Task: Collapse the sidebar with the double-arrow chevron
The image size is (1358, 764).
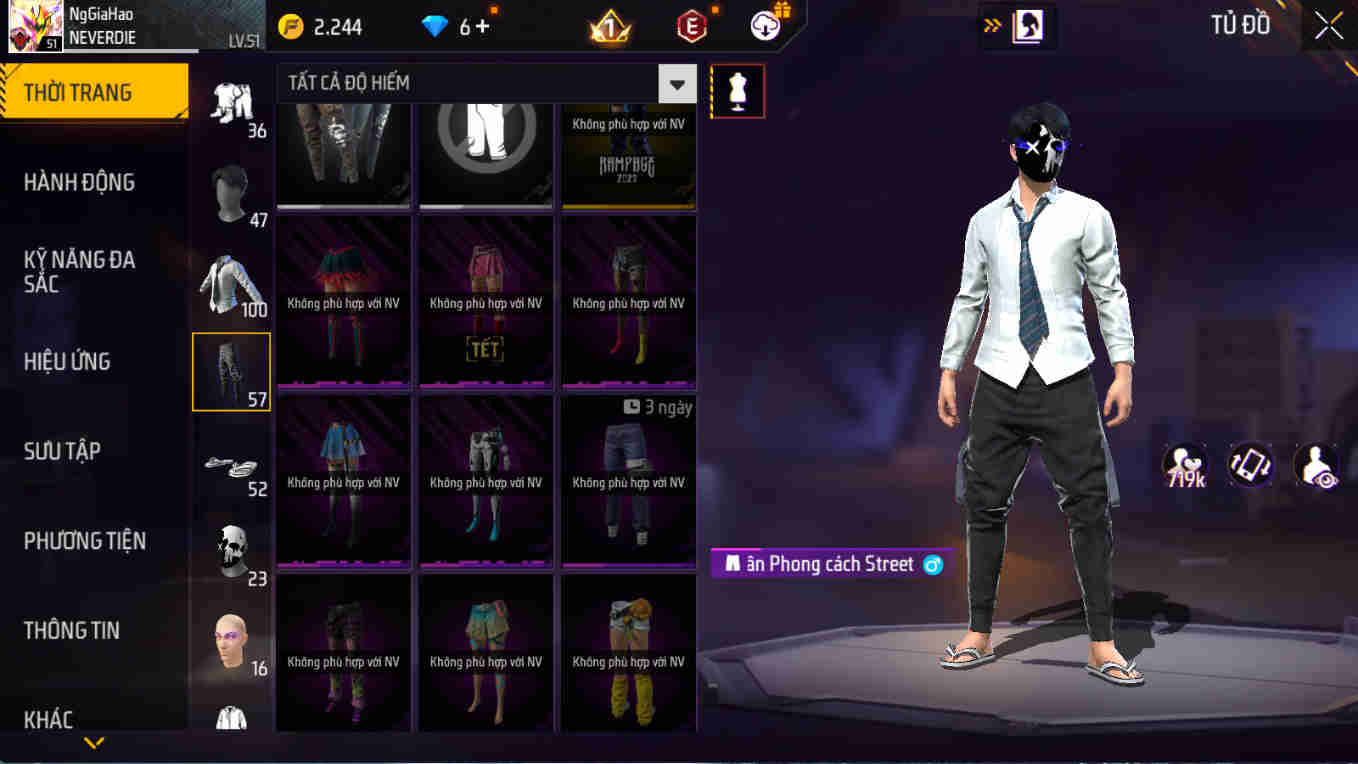Action: tap(993, 26)
